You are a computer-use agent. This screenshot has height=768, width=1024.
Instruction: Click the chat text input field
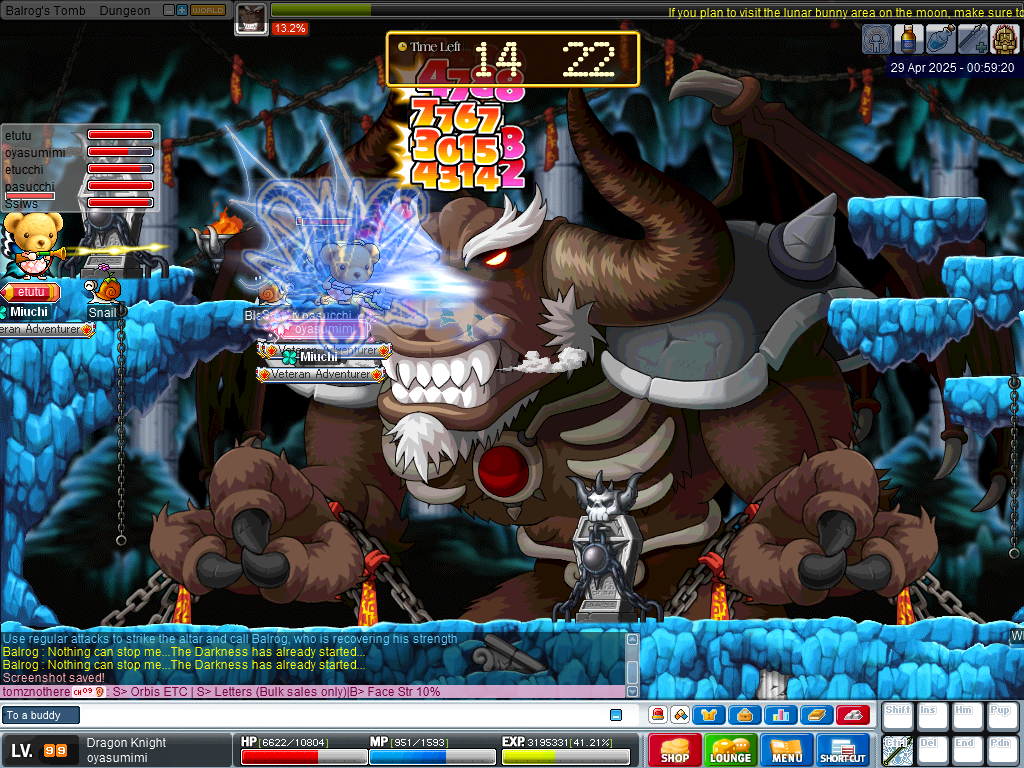click(340, 715)
